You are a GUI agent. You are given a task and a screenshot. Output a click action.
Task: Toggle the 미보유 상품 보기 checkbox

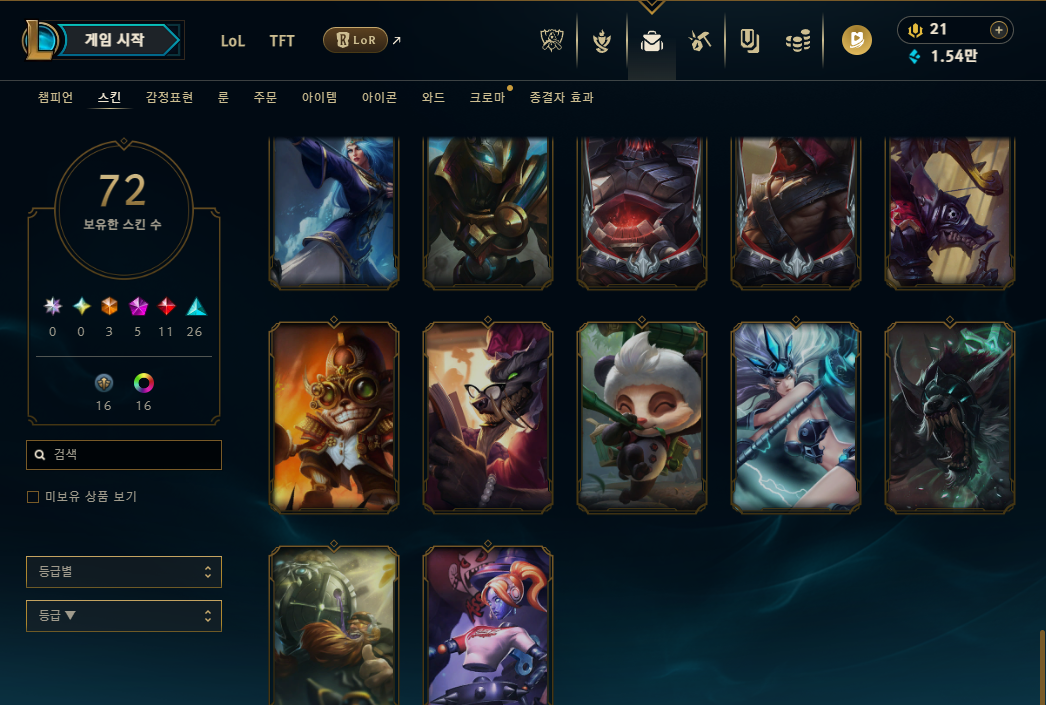pyautogui.click(x=33, y=497)
